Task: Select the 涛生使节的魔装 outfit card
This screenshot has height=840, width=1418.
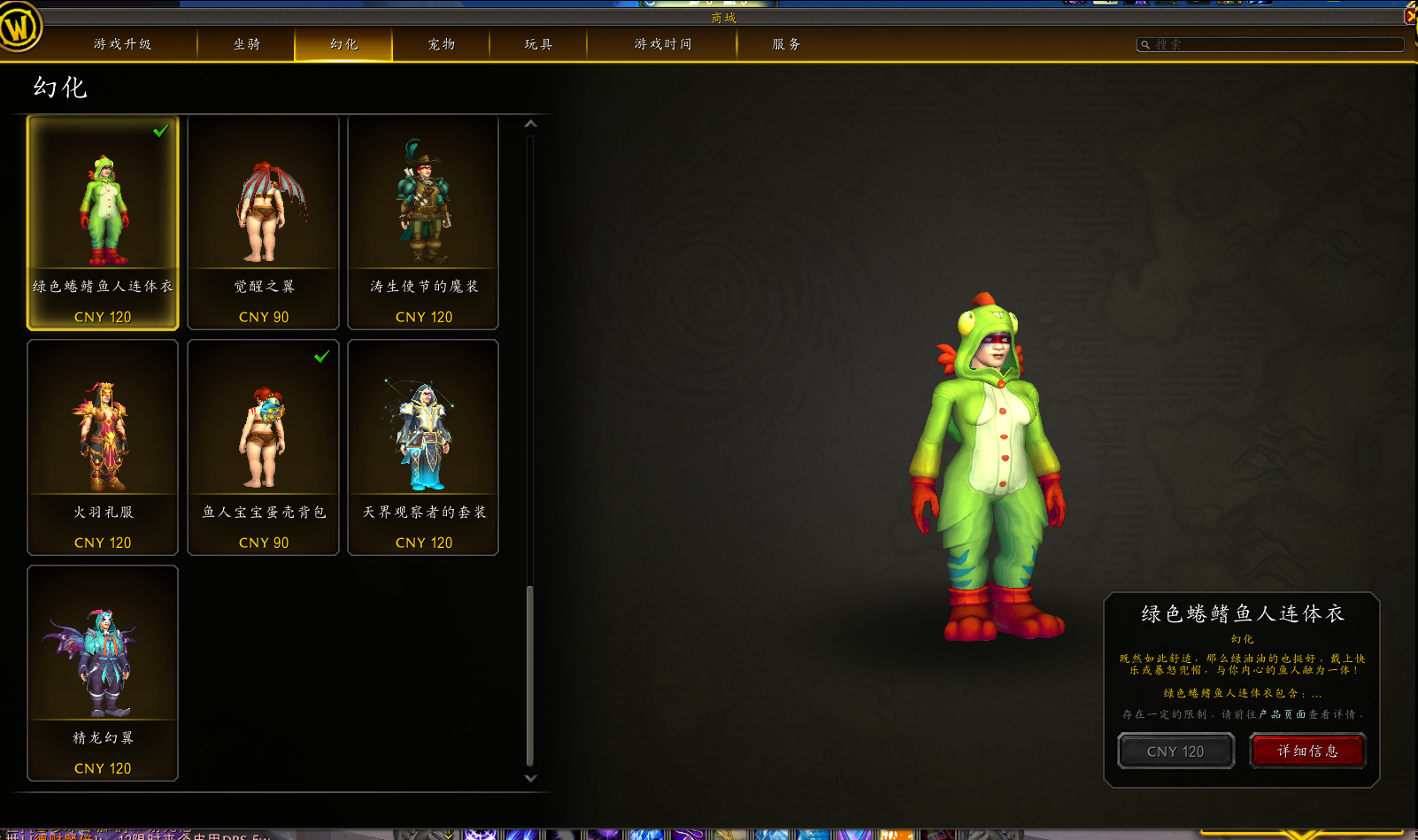Action: click(x=423, y=222)
